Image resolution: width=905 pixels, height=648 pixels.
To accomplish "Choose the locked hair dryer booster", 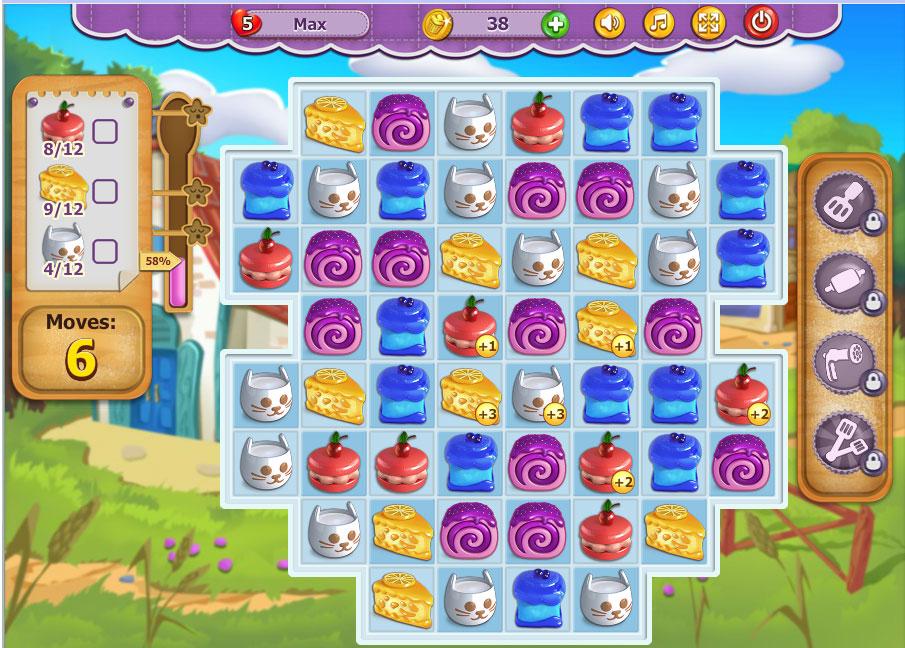I will pyautogui.click(x=844, y=363).
